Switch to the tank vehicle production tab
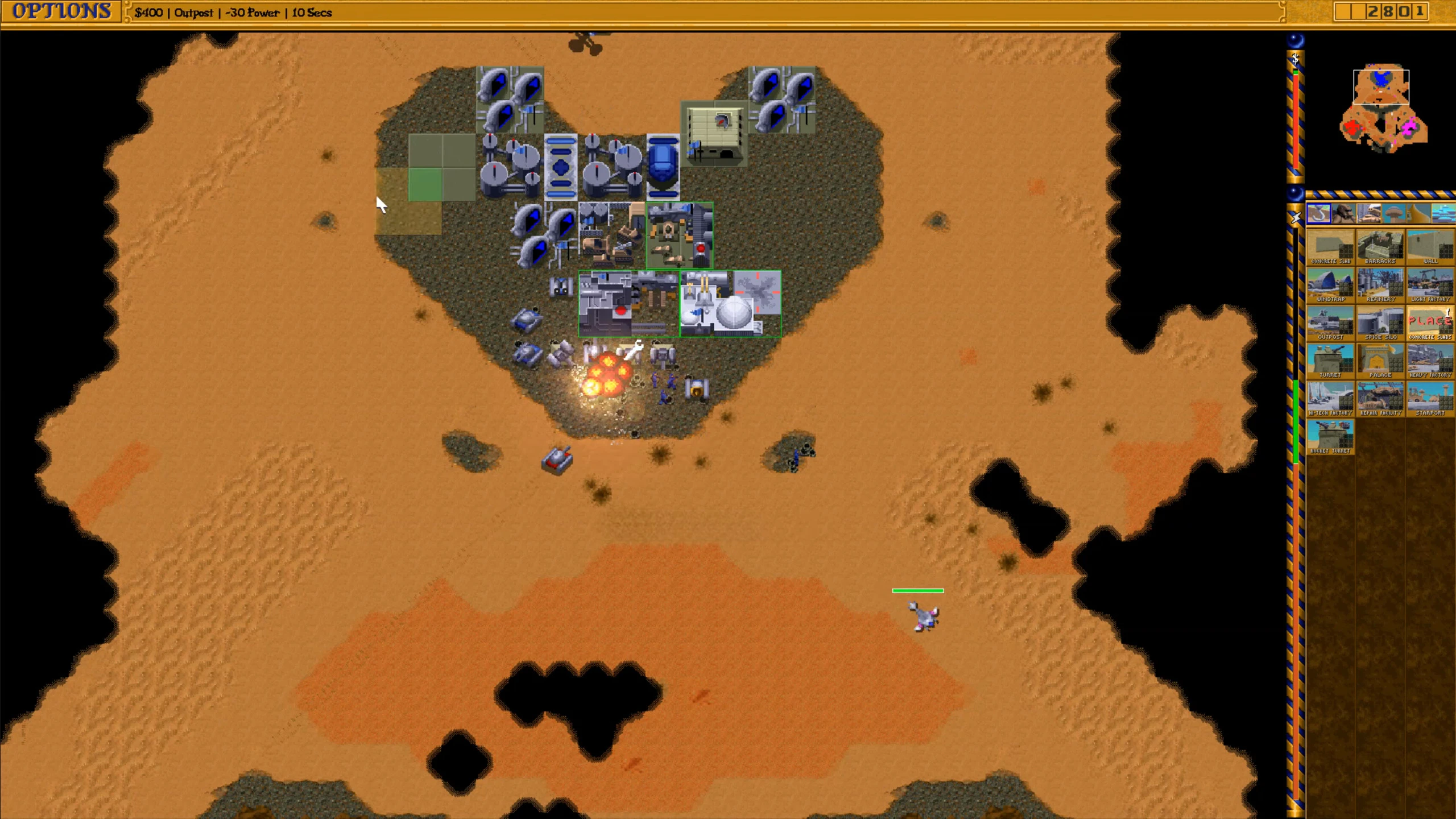The width and height of the screenshot is (1456, 819). (1368, 214)
